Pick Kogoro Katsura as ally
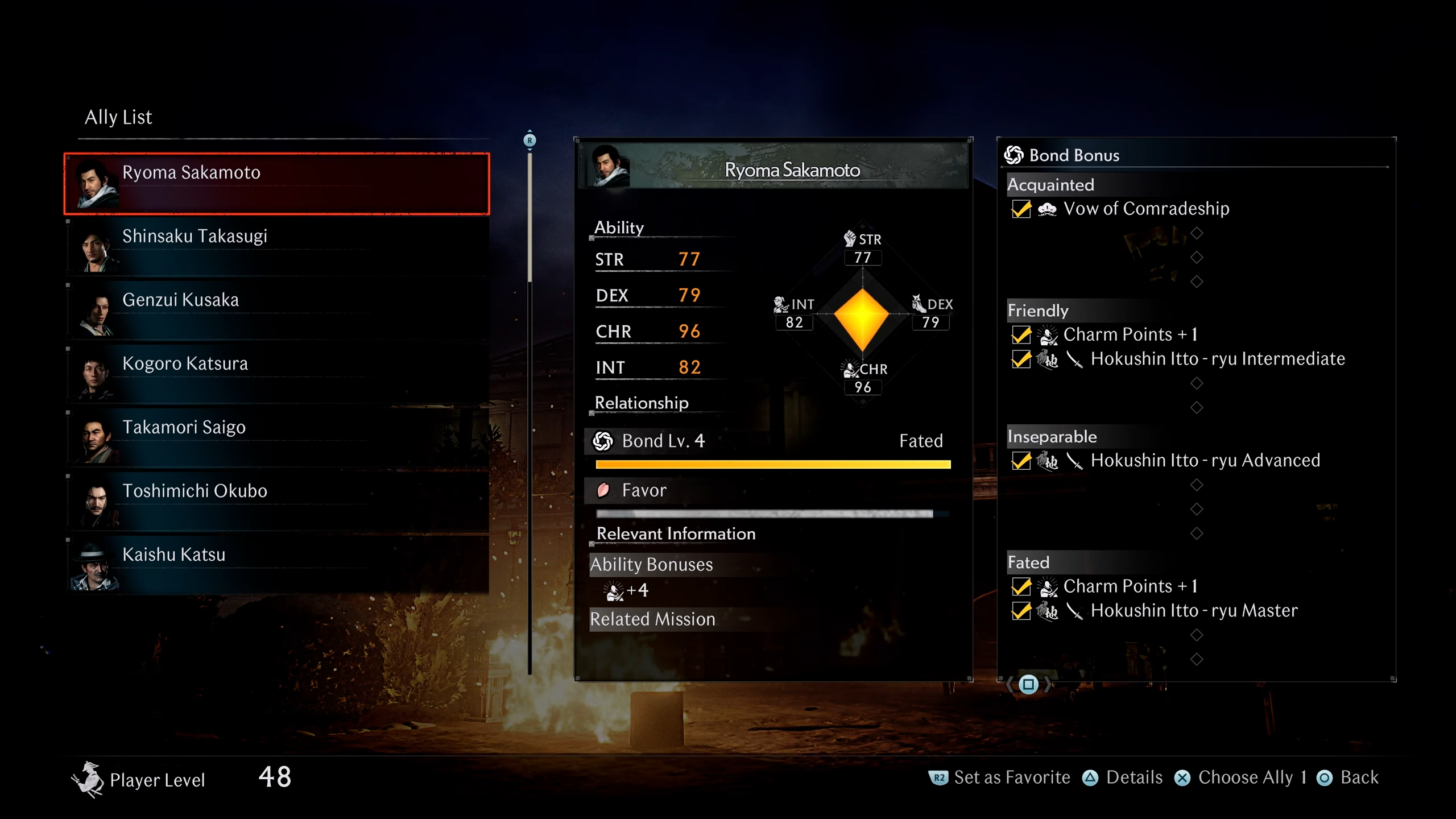Image resolution: width=1456 pixels, height=819 pixels. (x=276, y=375)
